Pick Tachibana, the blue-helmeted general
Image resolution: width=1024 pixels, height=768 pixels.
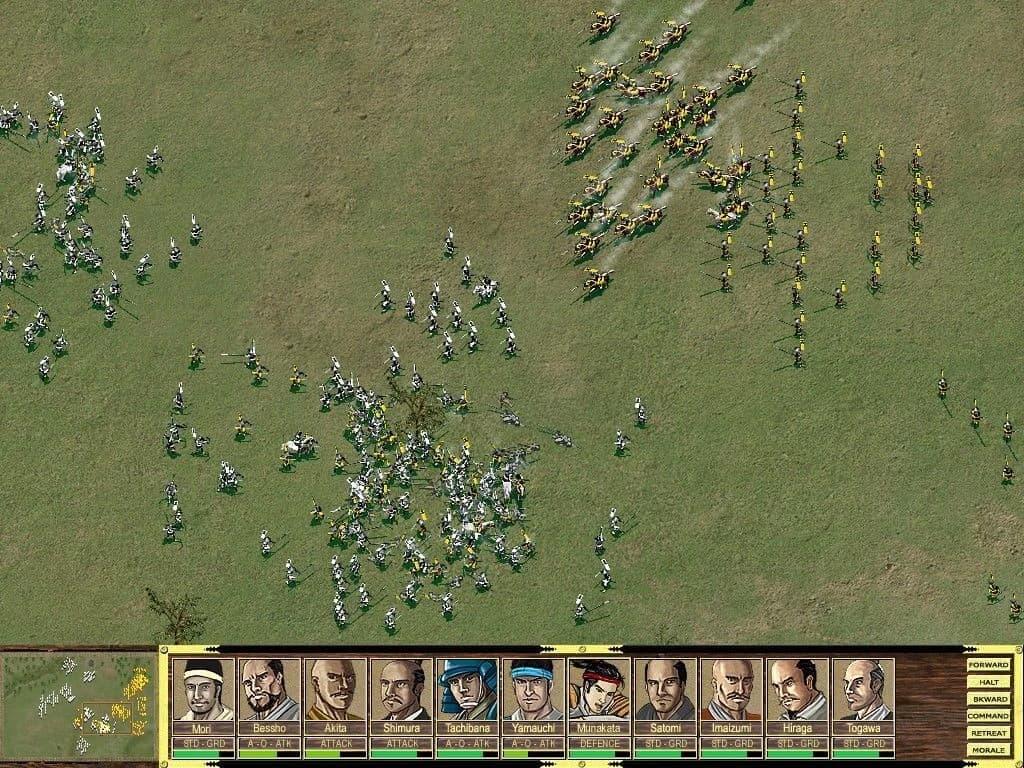[467, 691]
